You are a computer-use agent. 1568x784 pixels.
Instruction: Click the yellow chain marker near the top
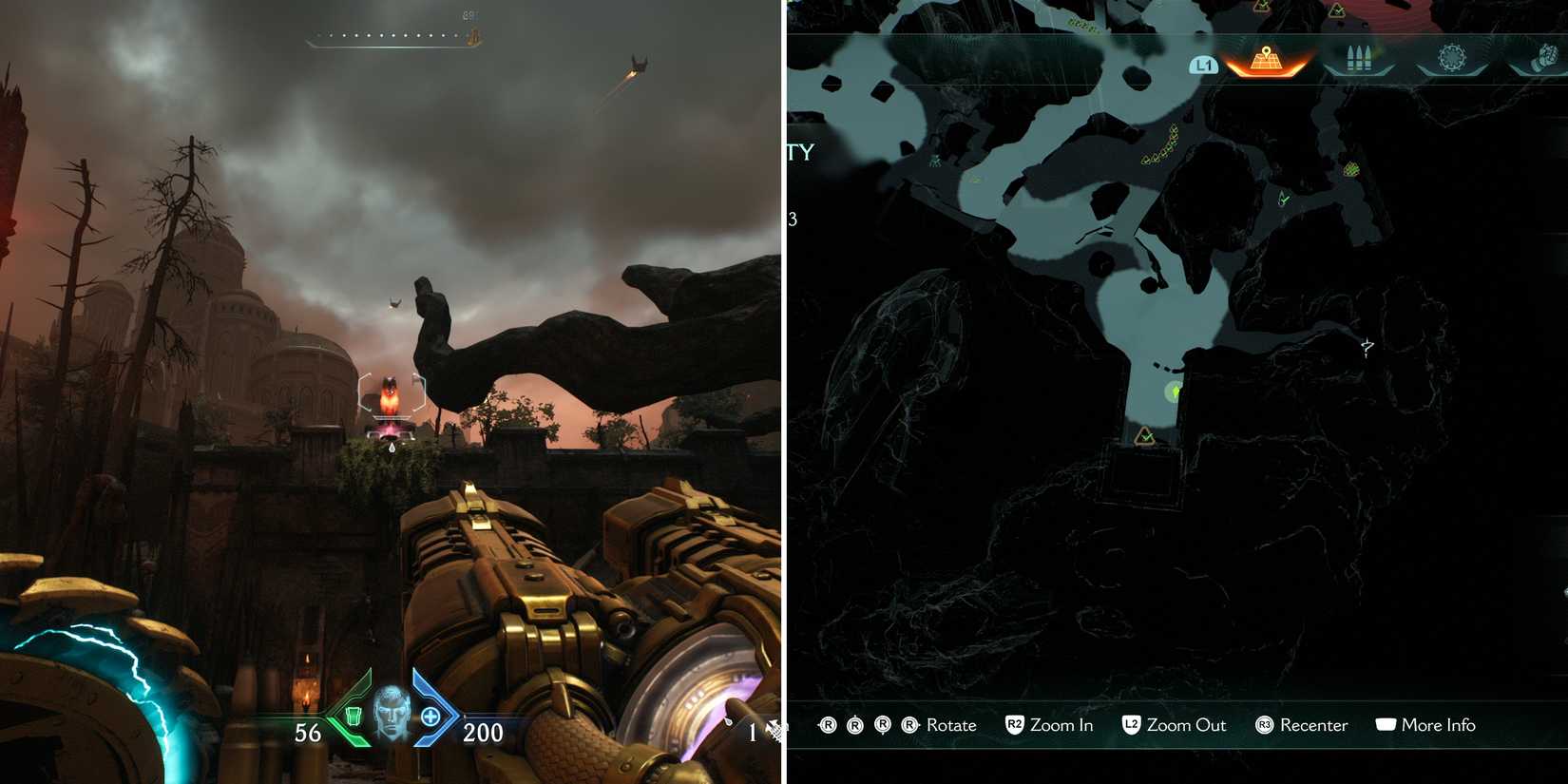[x=1161, y=144]
